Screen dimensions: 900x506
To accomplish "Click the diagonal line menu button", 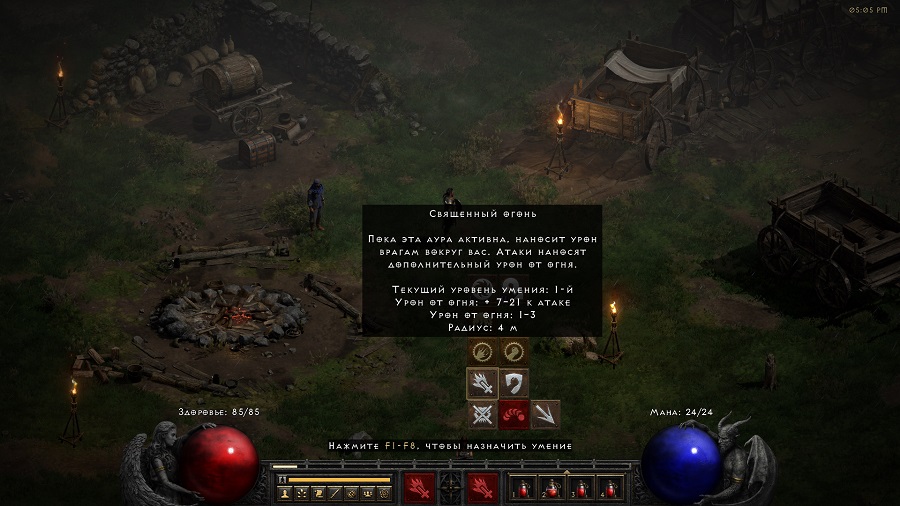I will pos(335,493).
